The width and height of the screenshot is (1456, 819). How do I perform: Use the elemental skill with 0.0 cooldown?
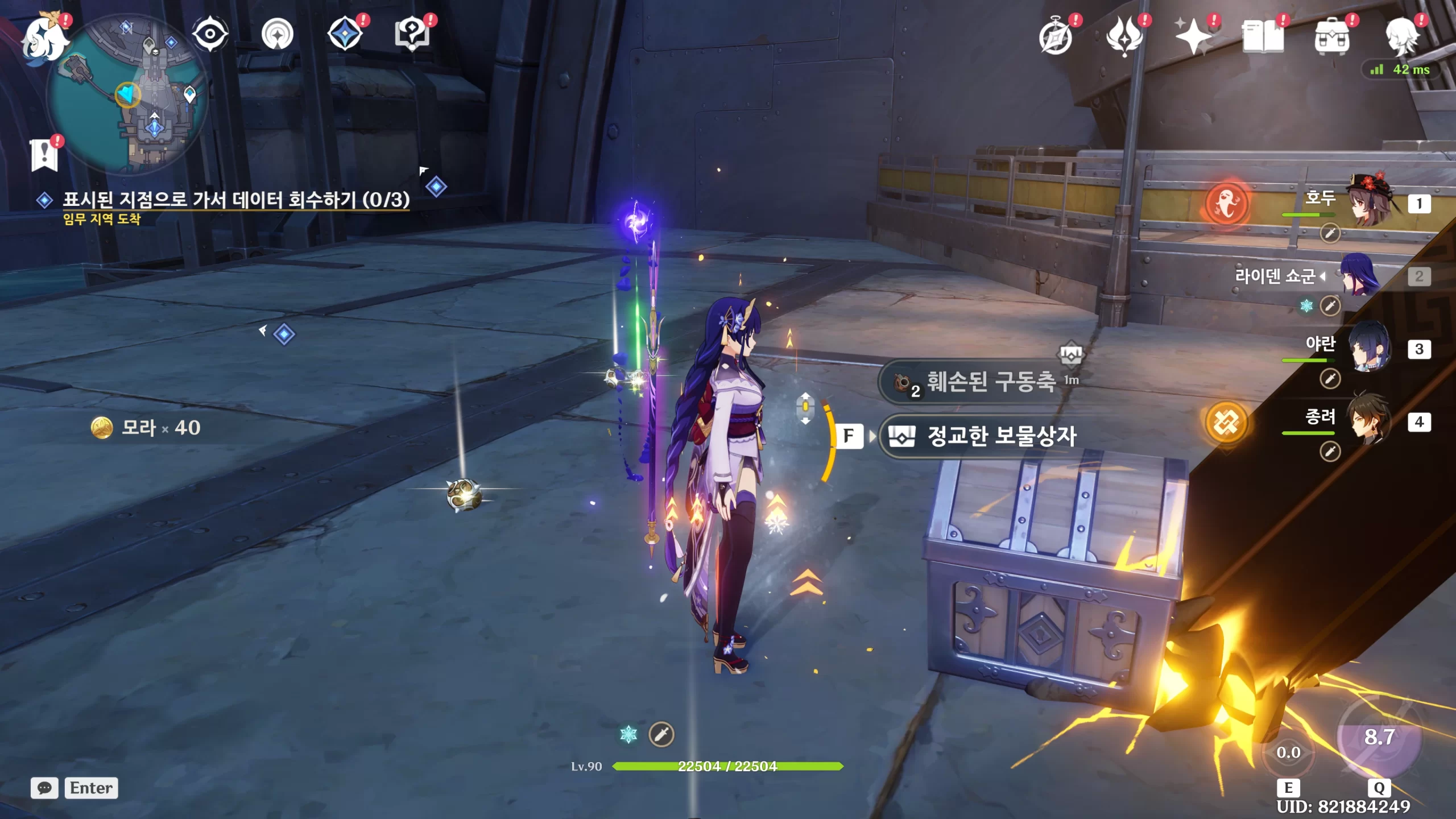coord(1288,752)
